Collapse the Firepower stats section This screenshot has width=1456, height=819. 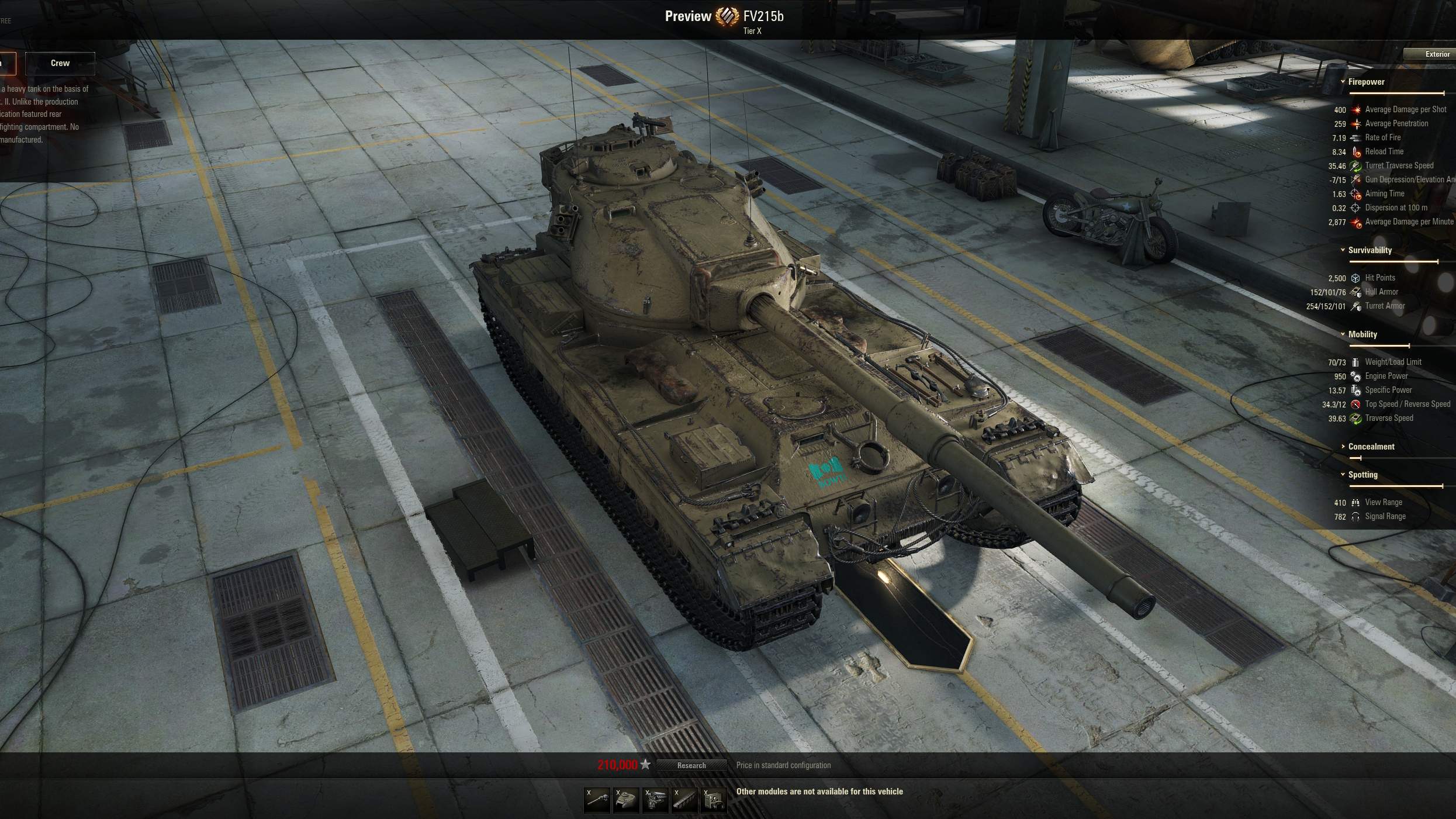tap(1365, 82)
